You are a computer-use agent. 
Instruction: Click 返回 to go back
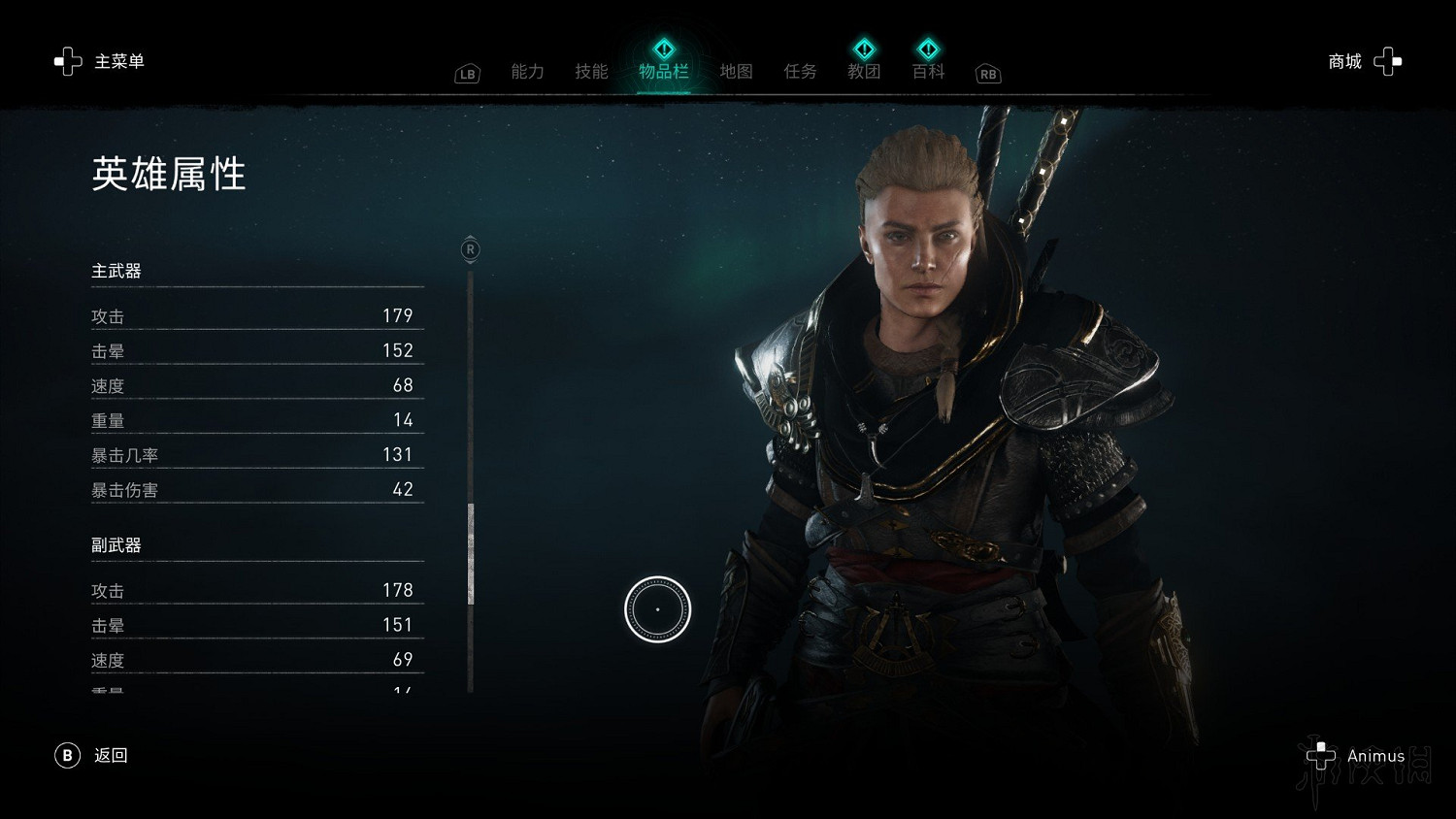92,755
